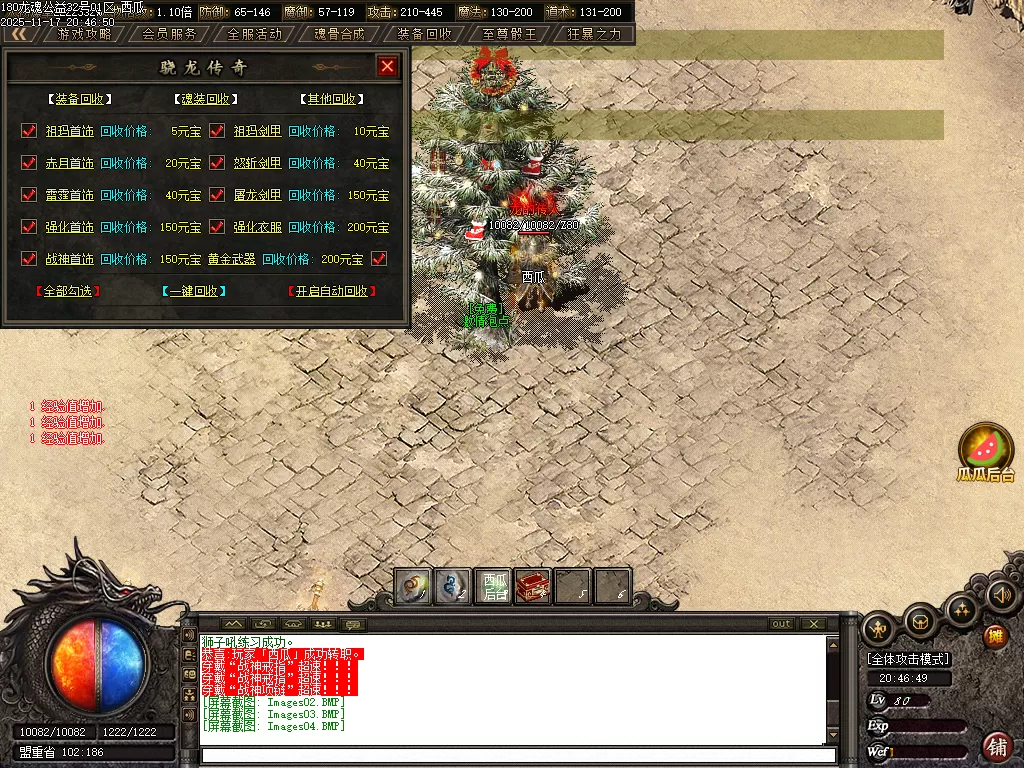Use the red chest in the hotbar

click(533, 587)
